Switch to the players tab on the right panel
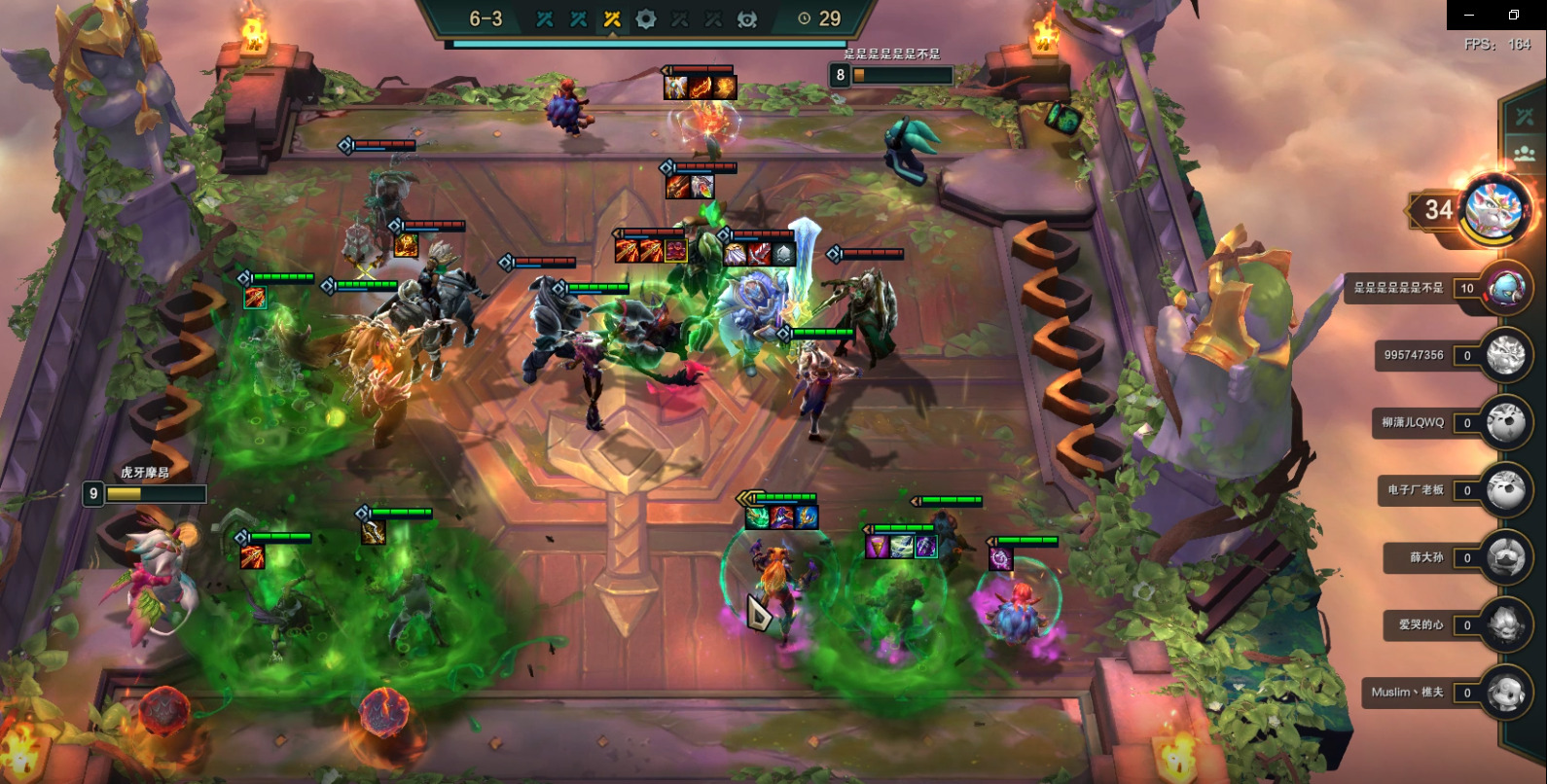This screenshot has height=784, width=1547. coord(1524,153)
